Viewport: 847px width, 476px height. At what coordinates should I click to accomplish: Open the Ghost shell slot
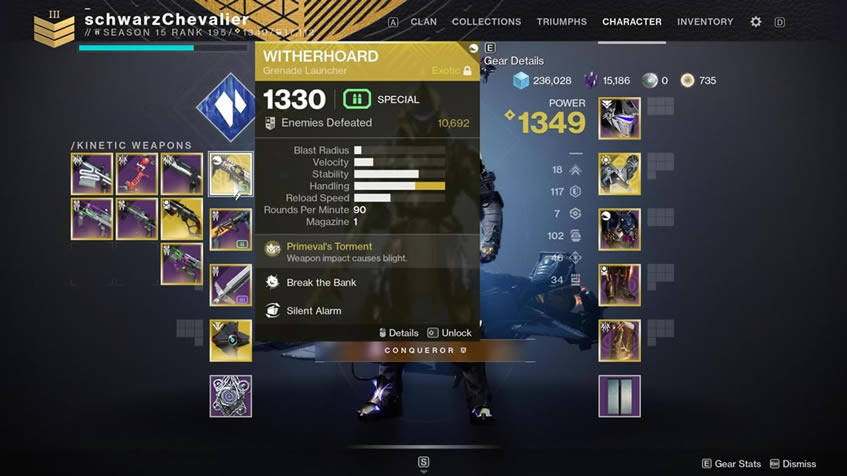(x=231, y=340)
